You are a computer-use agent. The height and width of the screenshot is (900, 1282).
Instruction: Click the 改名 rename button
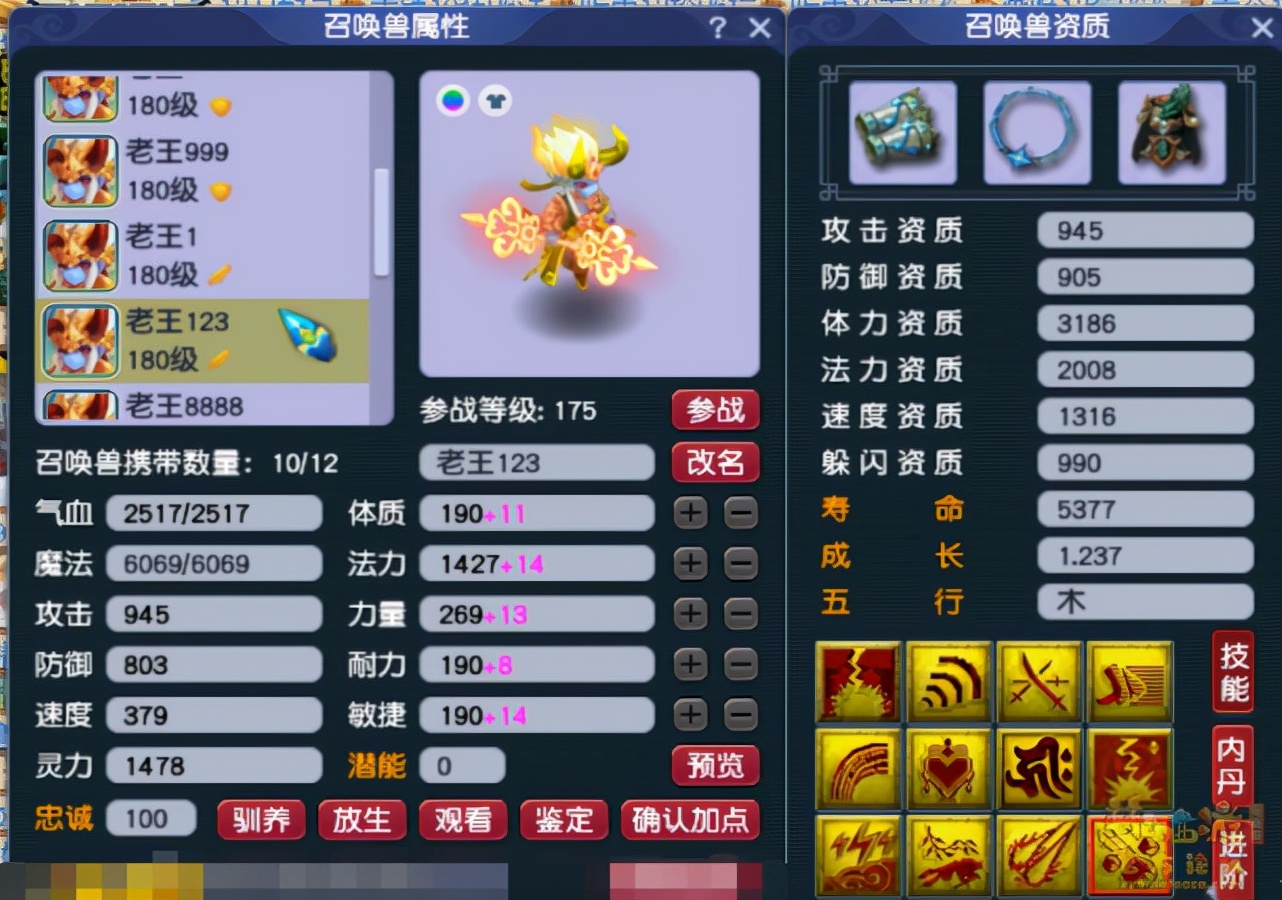click(715, 462)
